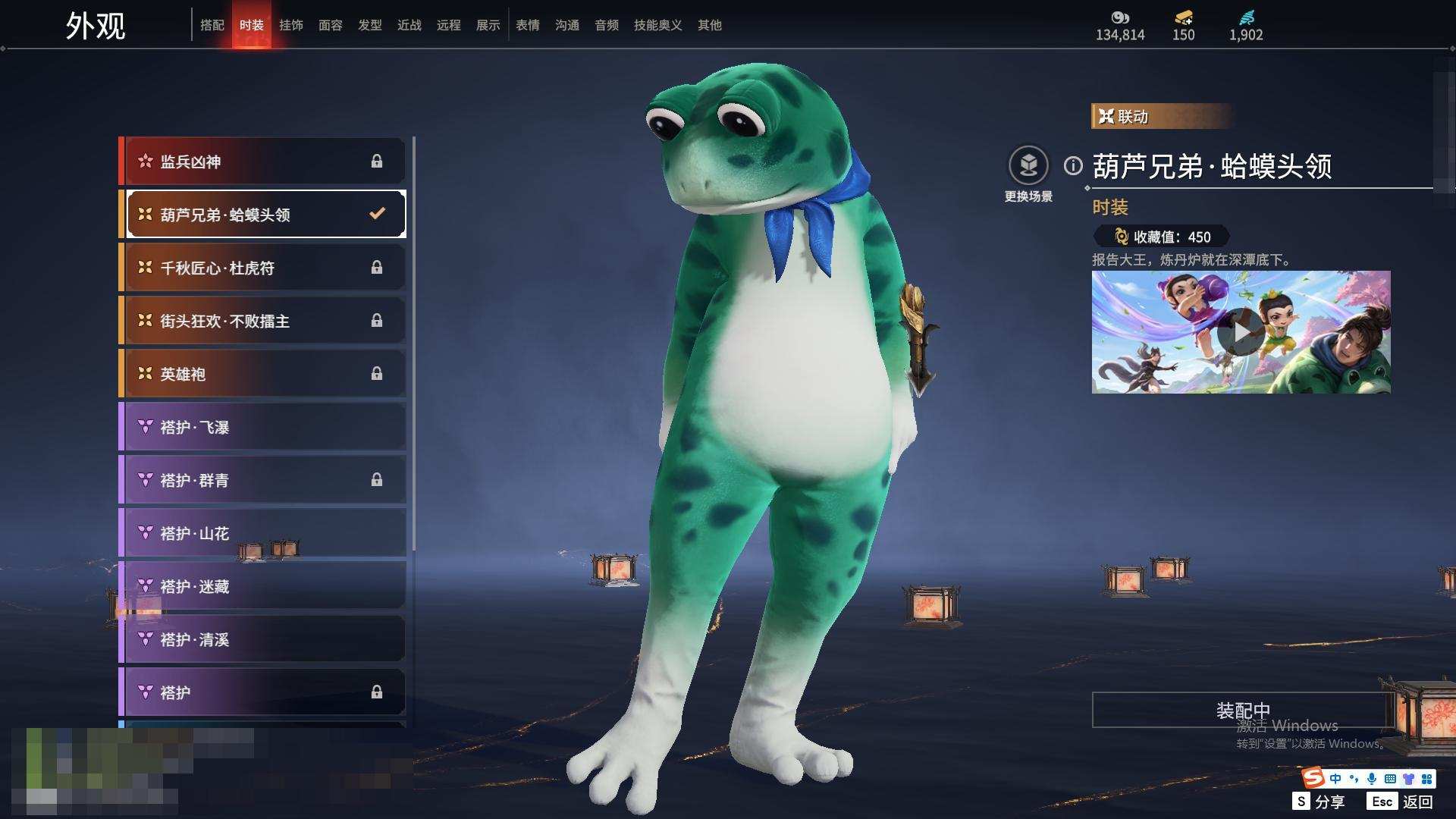Screen dimensions: 1456x819
Task: Select the 褡护·飞瀑 outfit
Action: (263, 427)
